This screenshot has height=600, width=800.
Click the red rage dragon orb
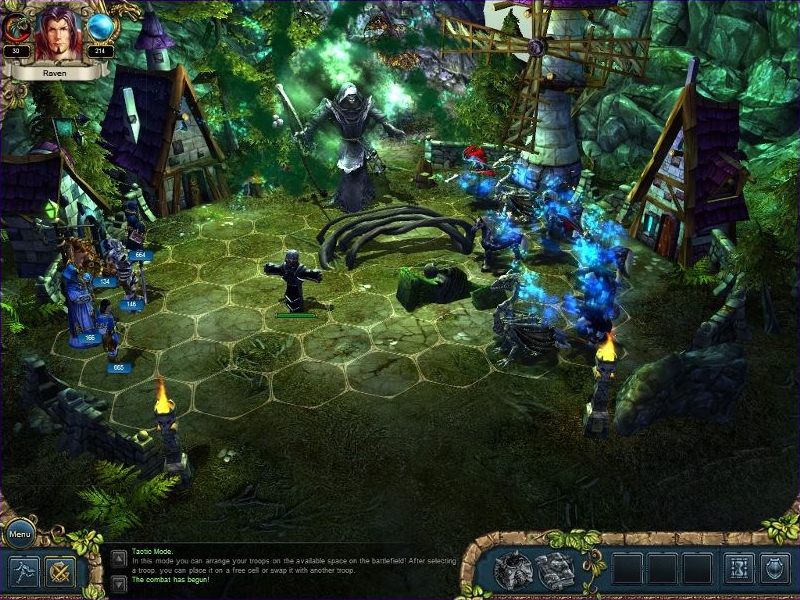pyautogui.click(x=17, y=26)
